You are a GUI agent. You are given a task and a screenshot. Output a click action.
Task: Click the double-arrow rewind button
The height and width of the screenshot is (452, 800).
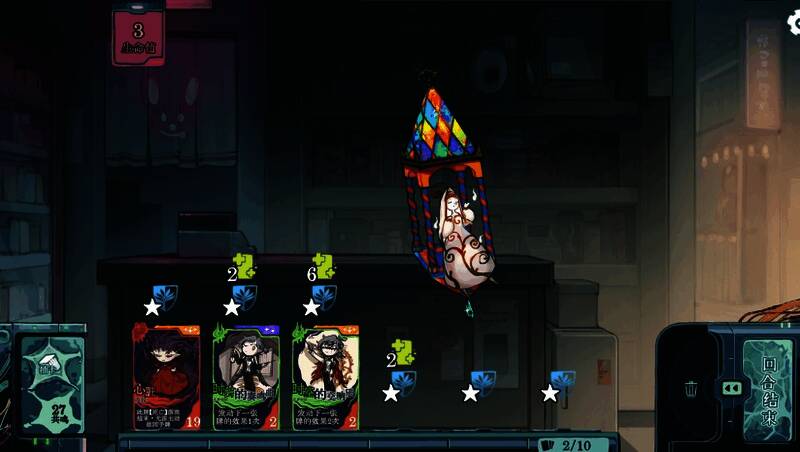731,388
